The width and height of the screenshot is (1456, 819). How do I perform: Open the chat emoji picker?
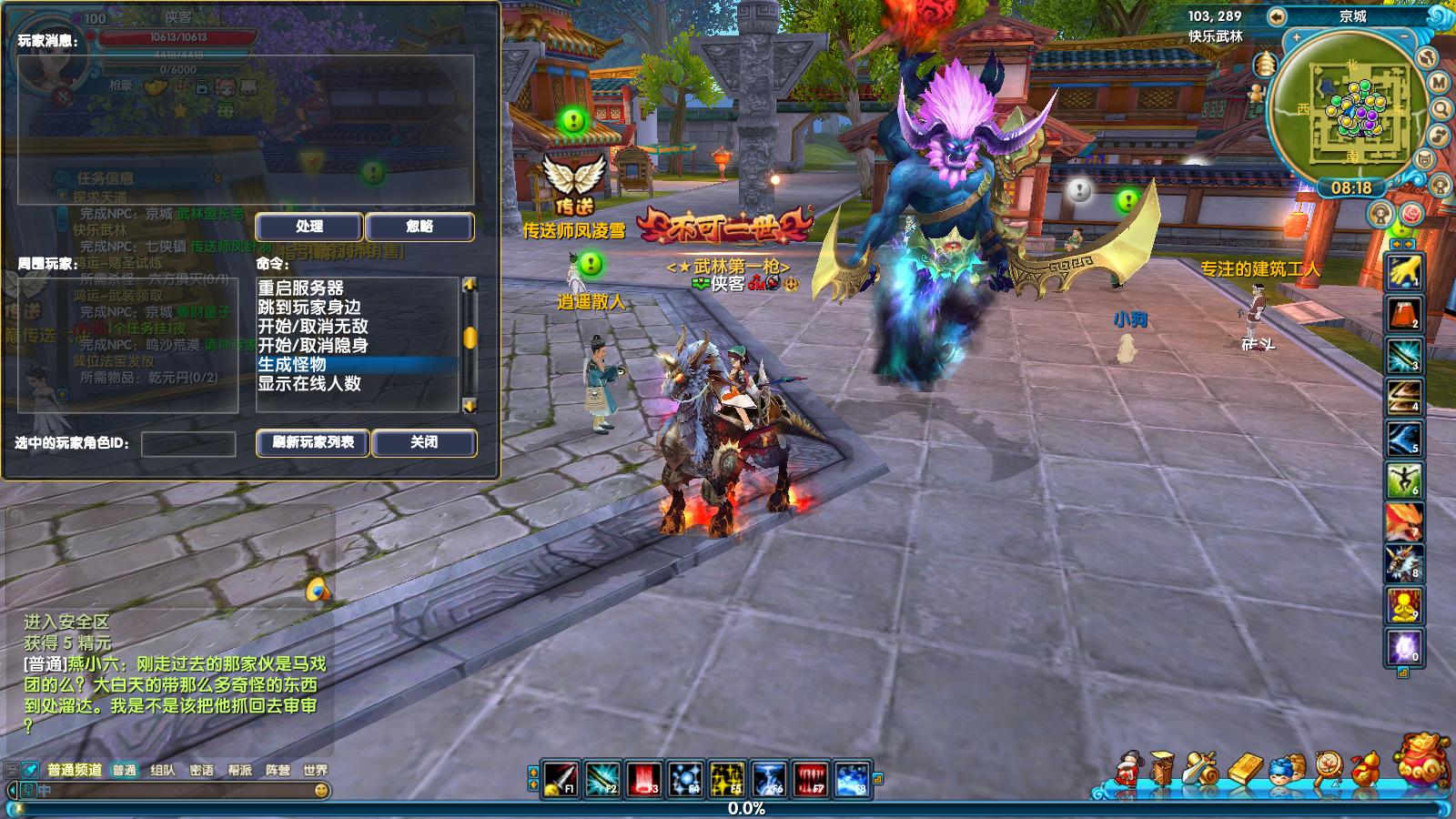[321, 791]
